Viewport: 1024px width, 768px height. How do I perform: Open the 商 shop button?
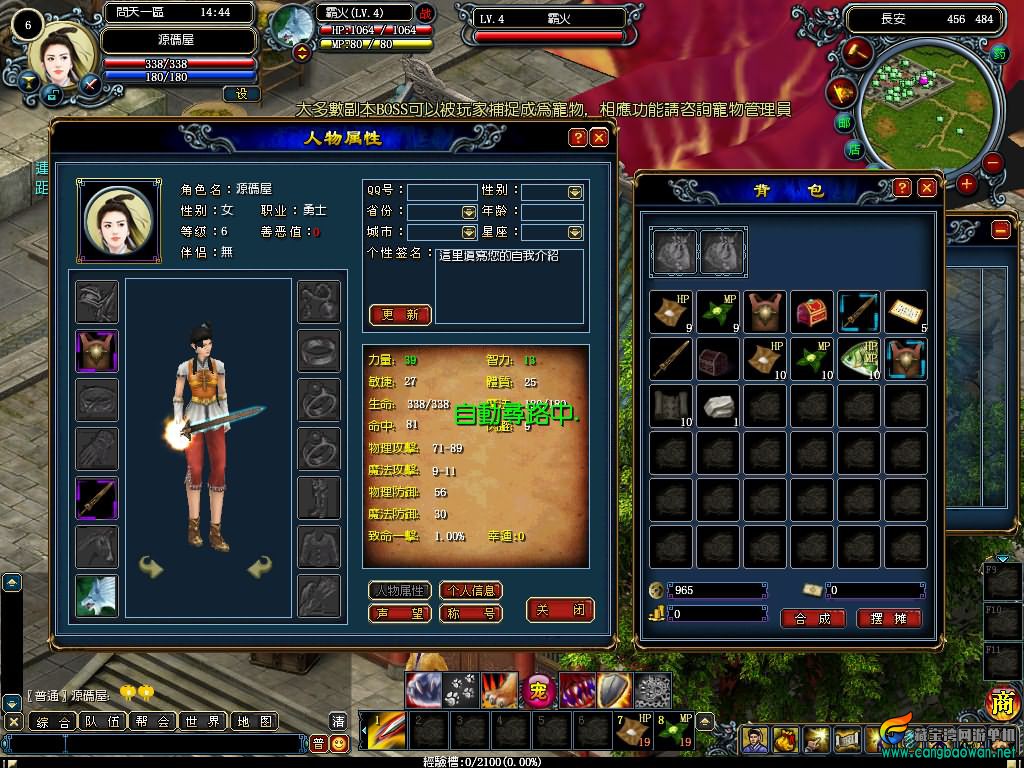click(x=1001, y=704)
